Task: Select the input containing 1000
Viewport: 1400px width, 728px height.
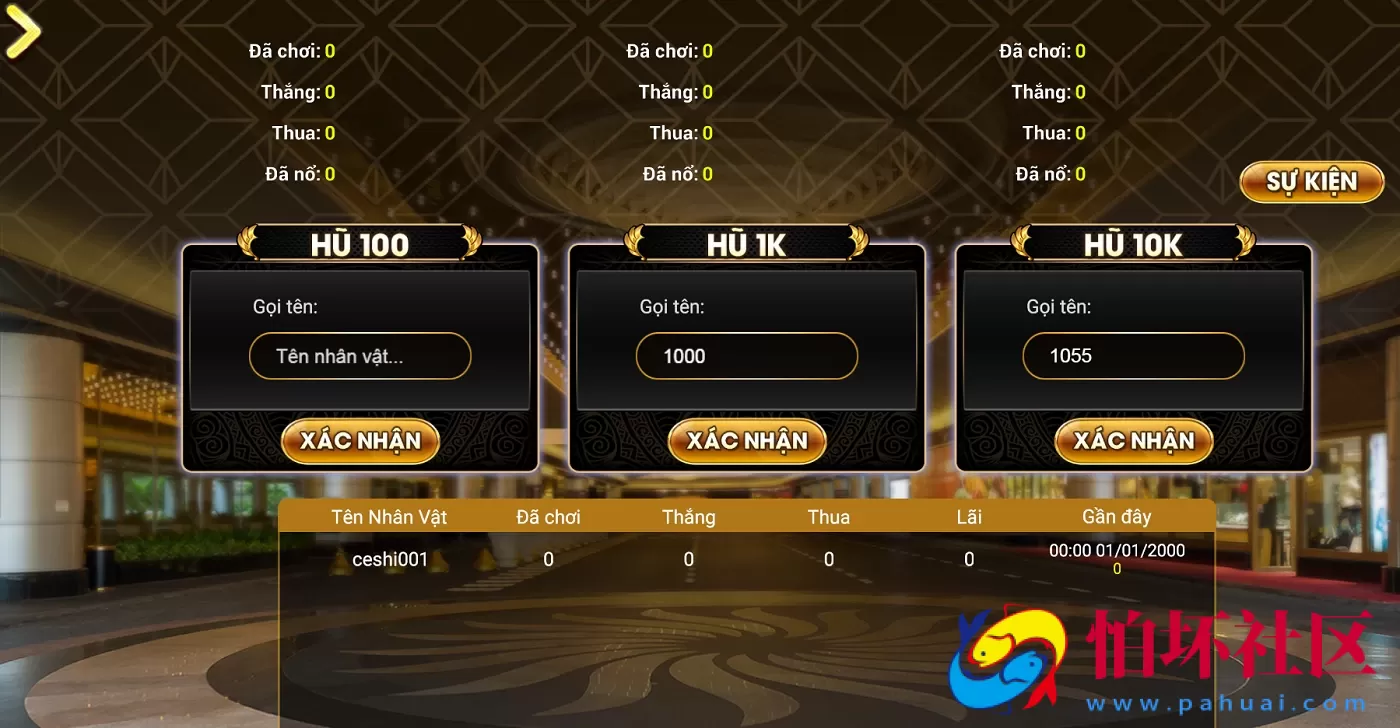Action: coord(746,356)
